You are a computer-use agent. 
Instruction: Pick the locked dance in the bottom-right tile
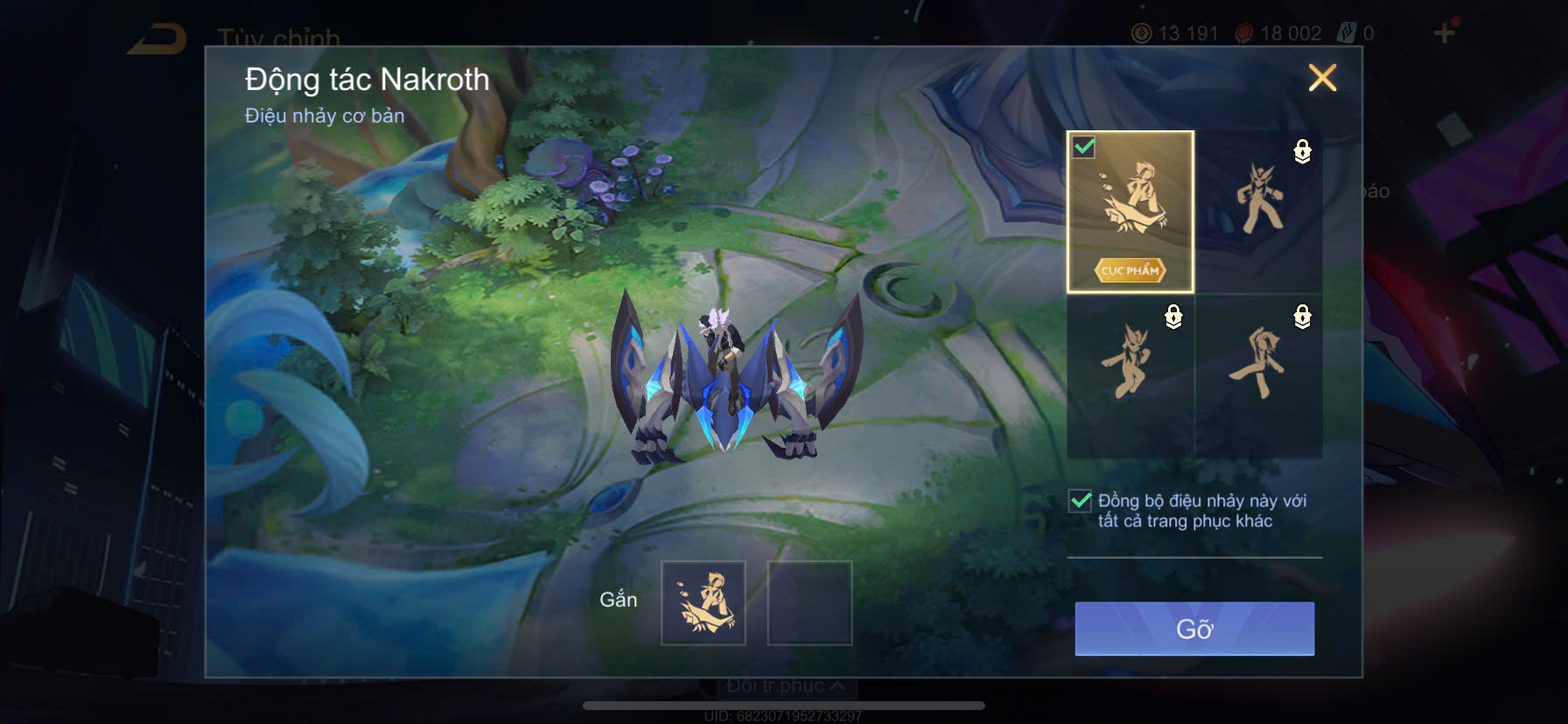1259,376
